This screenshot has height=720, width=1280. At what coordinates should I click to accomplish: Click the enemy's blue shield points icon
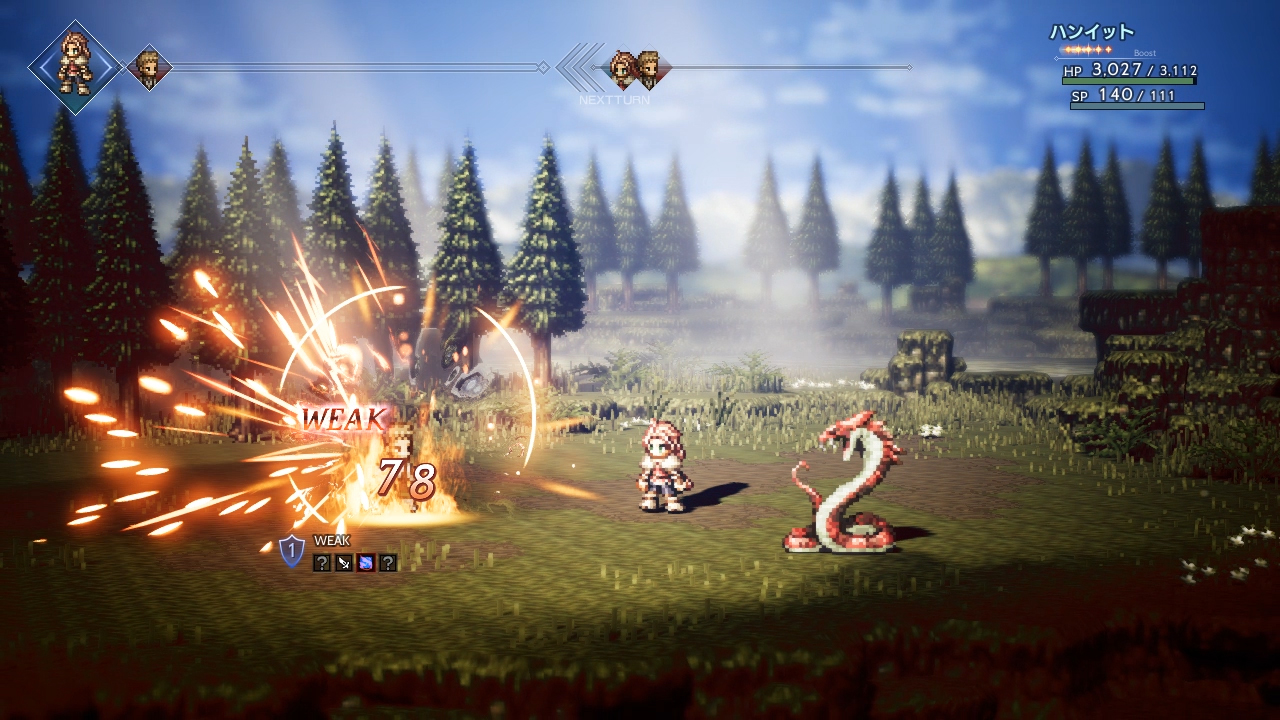(292, 550)
